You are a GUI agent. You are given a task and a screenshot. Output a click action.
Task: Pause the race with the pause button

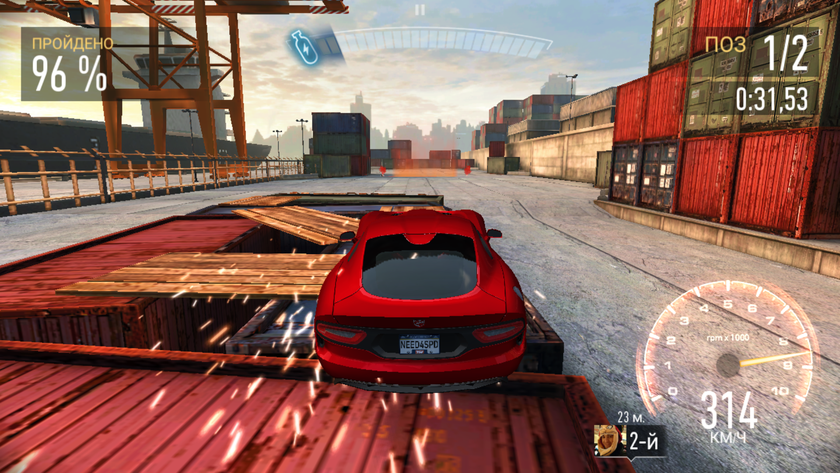coord(421,10)
